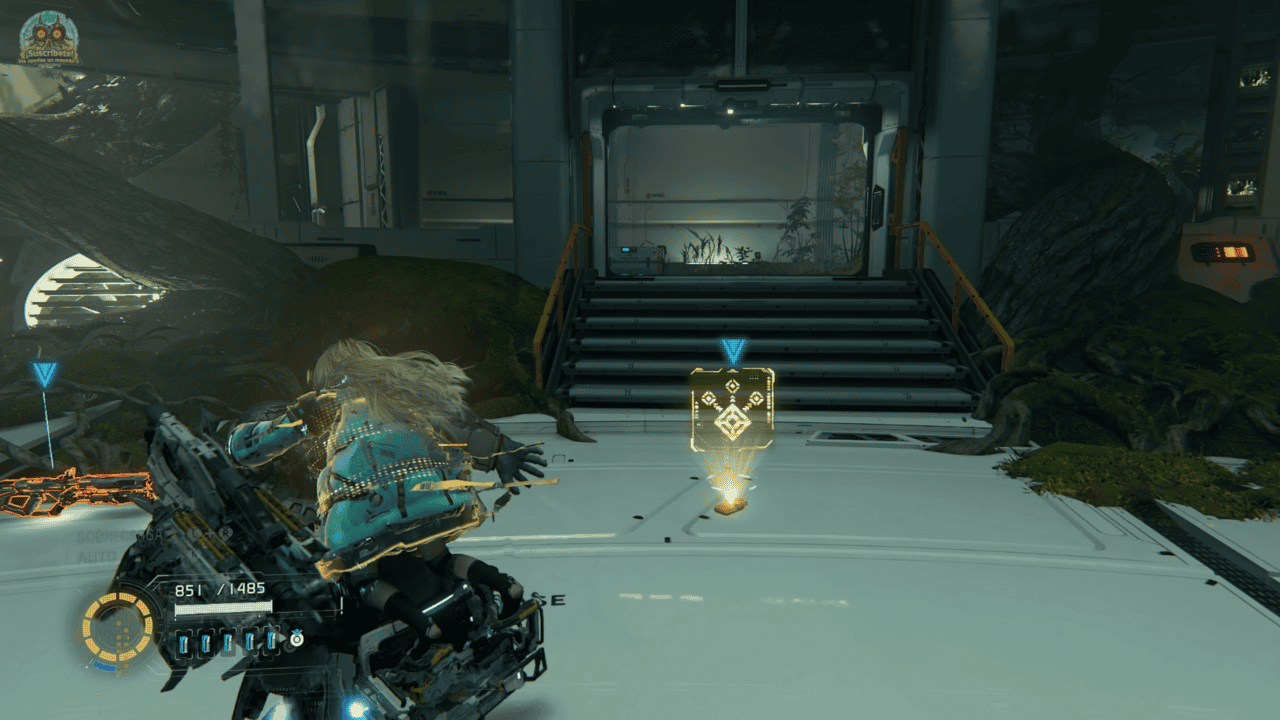Click the ¡Suscríbete! channel watermark logo
The height and width of the screenshot is (720, 1280).
coord(49,37)
